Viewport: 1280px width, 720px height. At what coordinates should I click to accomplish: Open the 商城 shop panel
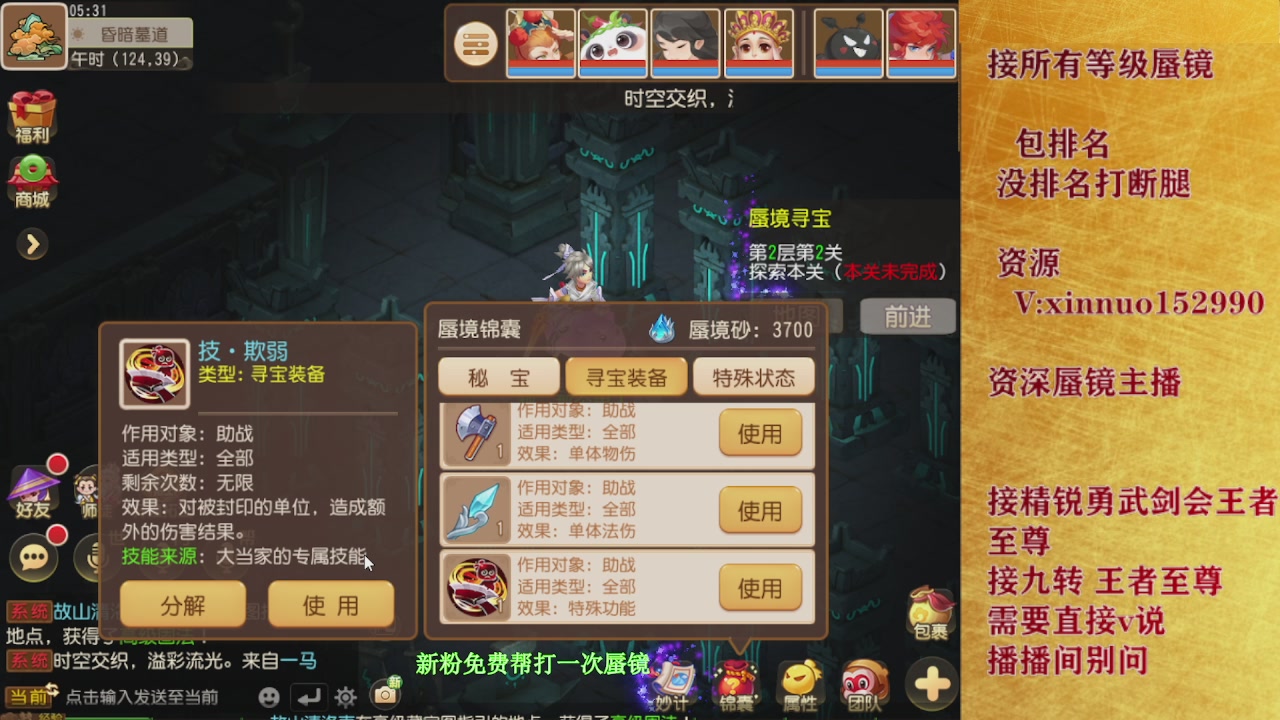[33, 180]
